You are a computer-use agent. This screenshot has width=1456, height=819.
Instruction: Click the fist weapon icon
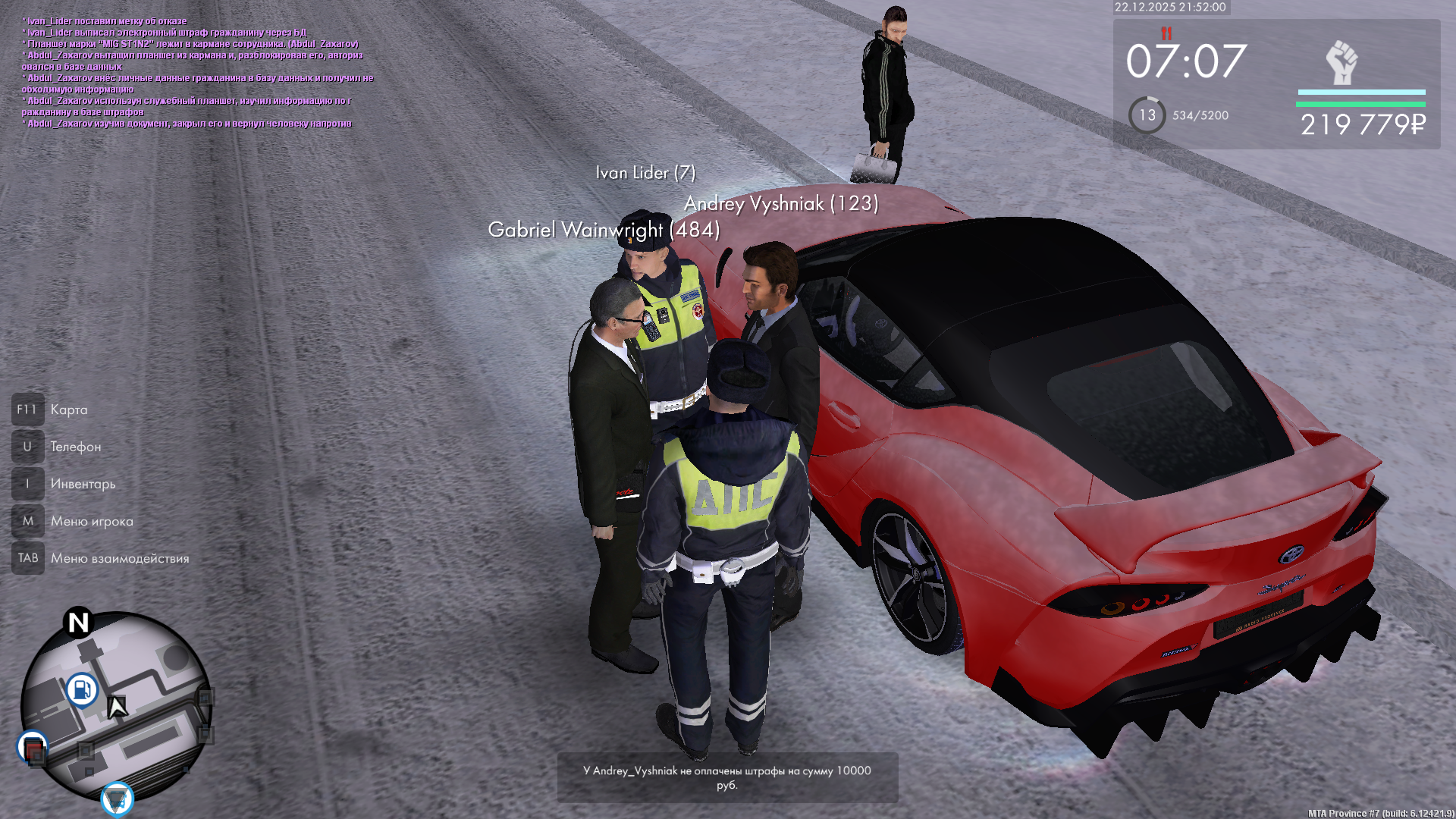tap(1341, 63)
